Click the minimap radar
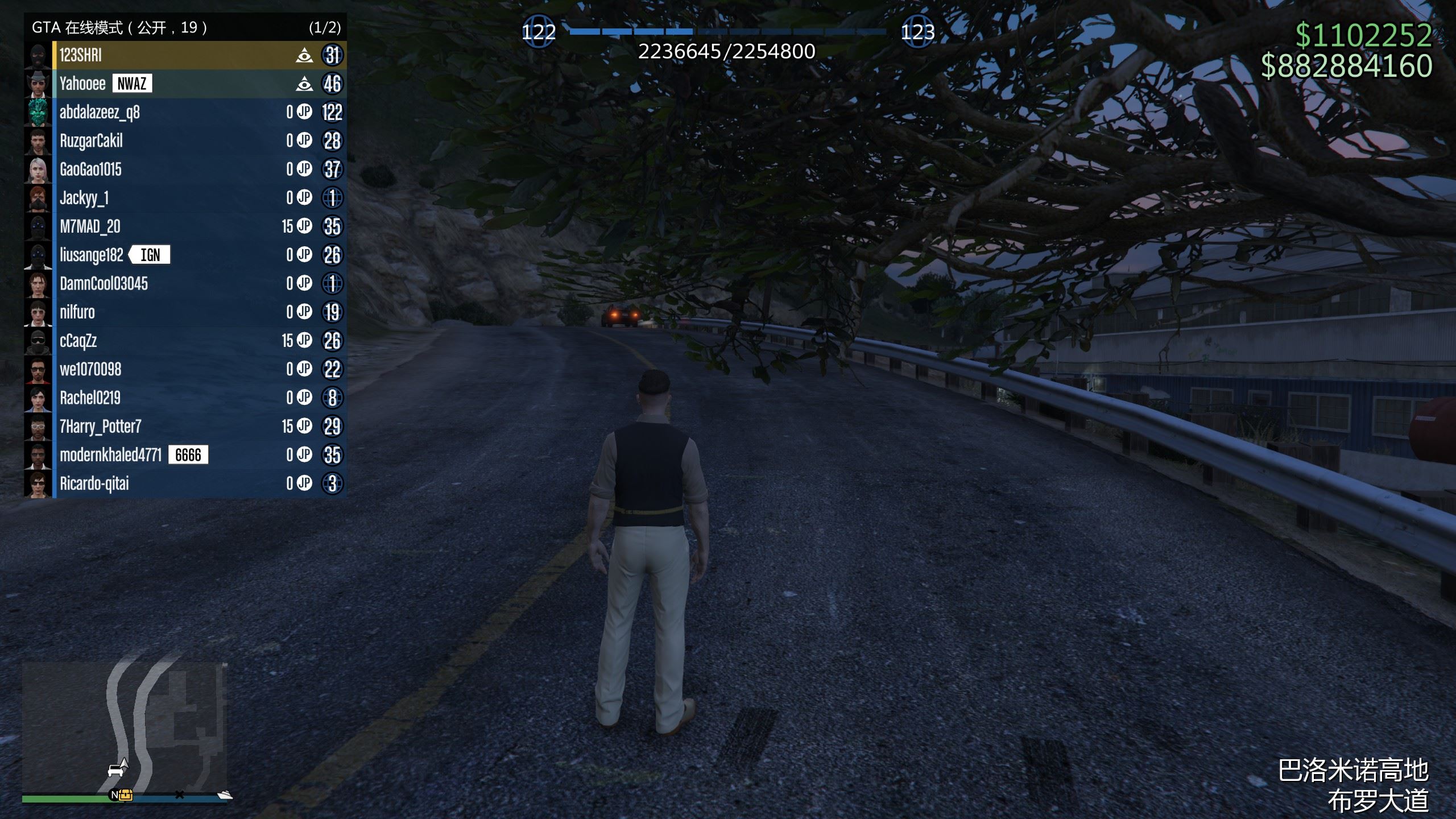 (124, 727)
